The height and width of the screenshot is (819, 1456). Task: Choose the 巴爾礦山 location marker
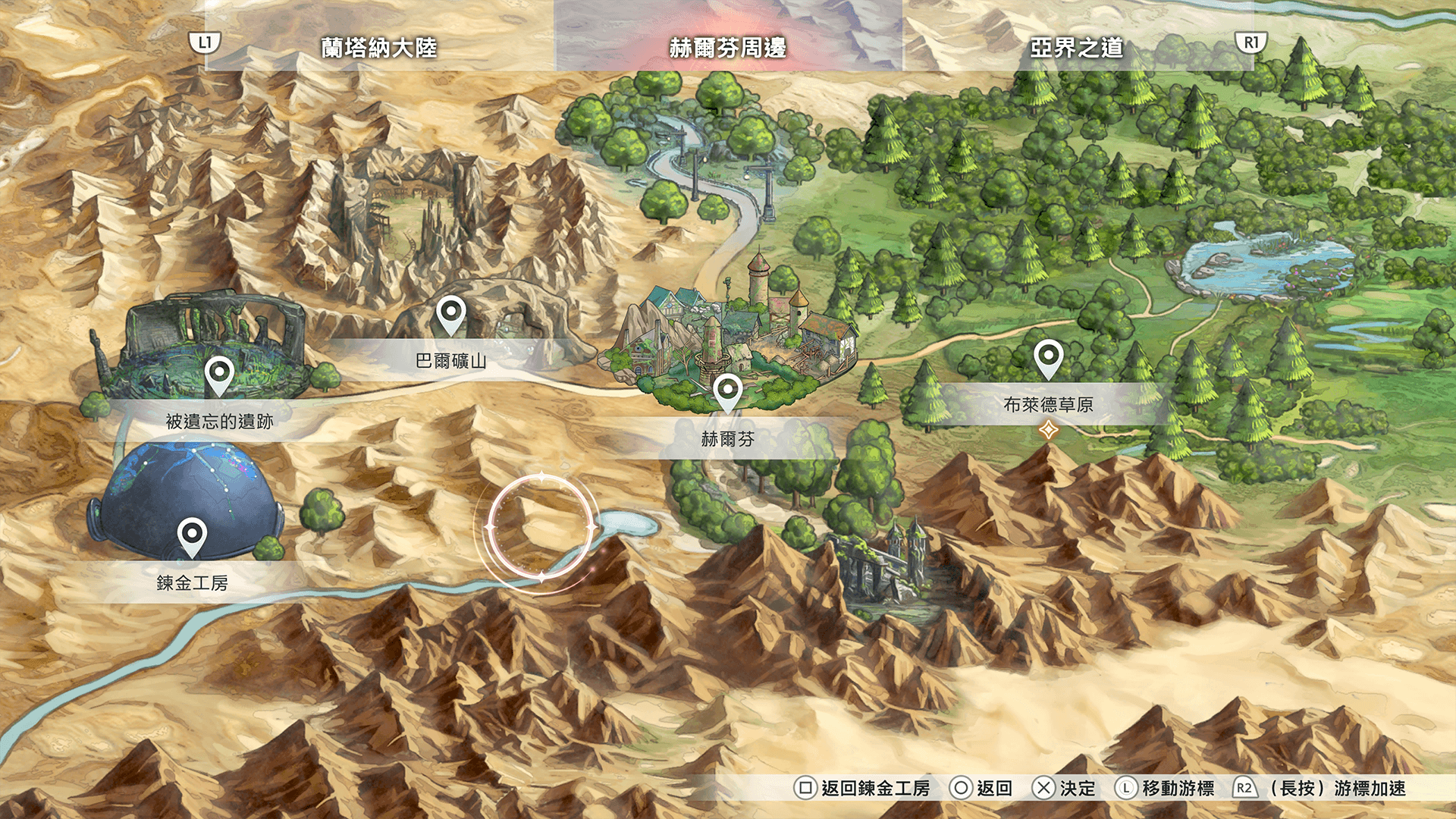(450, 313)
